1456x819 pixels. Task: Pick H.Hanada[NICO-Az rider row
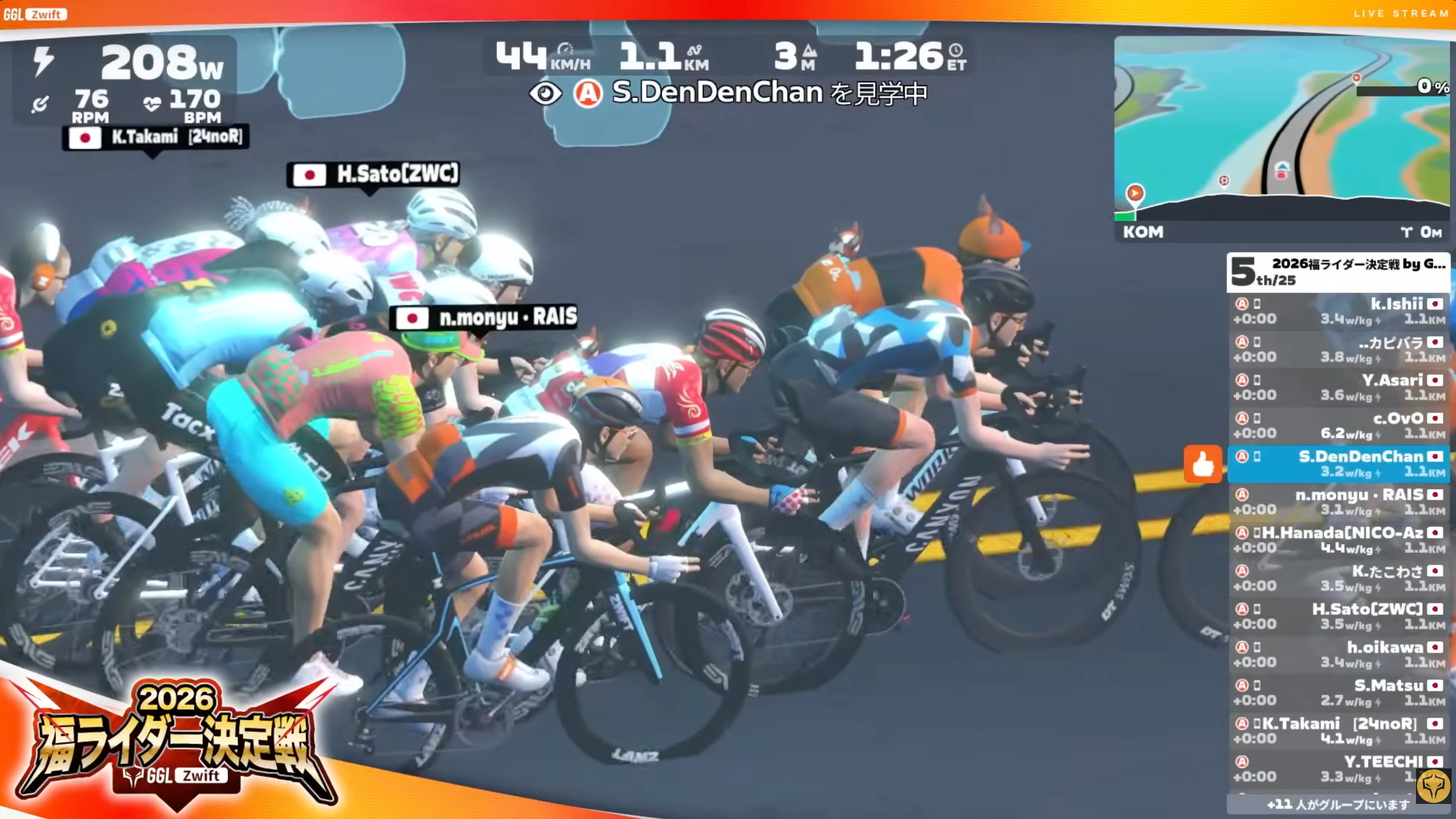[x=1337, y=540]
